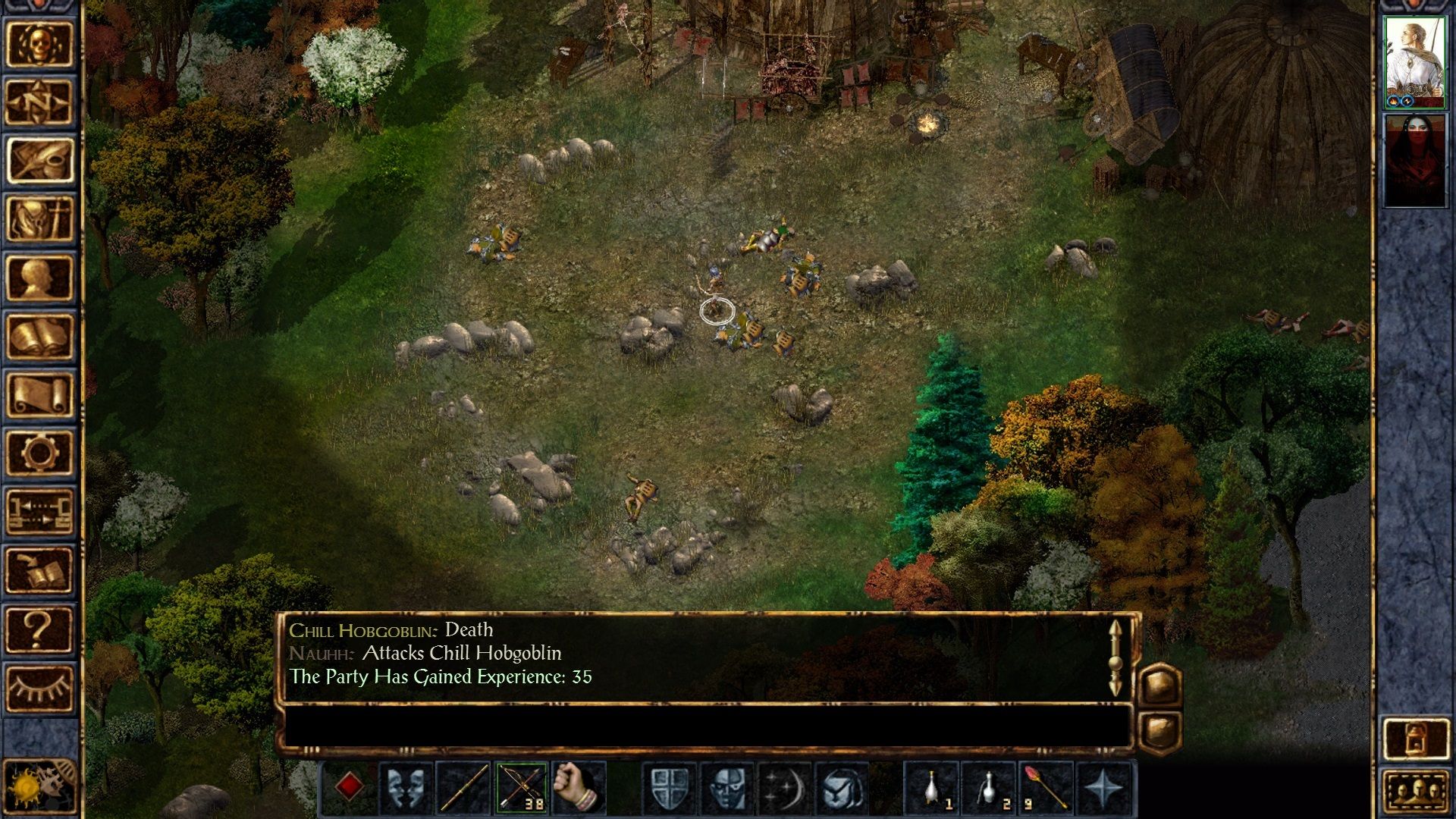Click the closed-eye button in the sidebar

[x=39, y=688]
